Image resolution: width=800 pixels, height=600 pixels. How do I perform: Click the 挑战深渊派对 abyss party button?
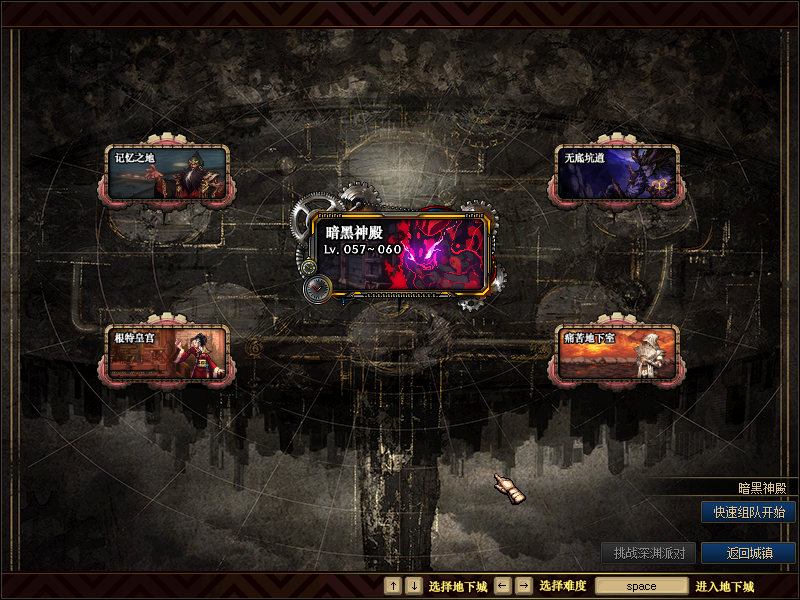648,553
